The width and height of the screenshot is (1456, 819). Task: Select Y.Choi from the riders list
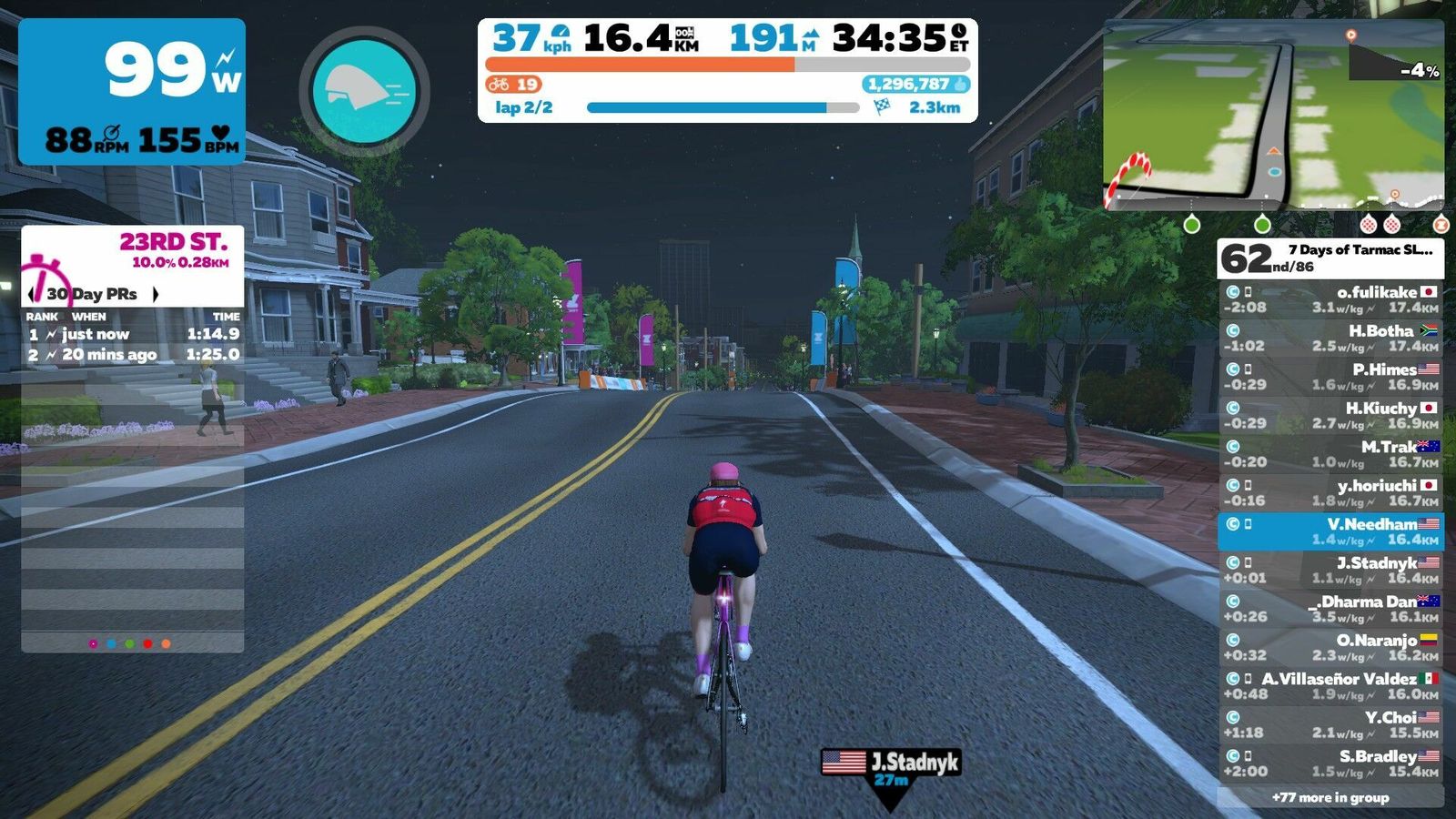coord(1330,725)
